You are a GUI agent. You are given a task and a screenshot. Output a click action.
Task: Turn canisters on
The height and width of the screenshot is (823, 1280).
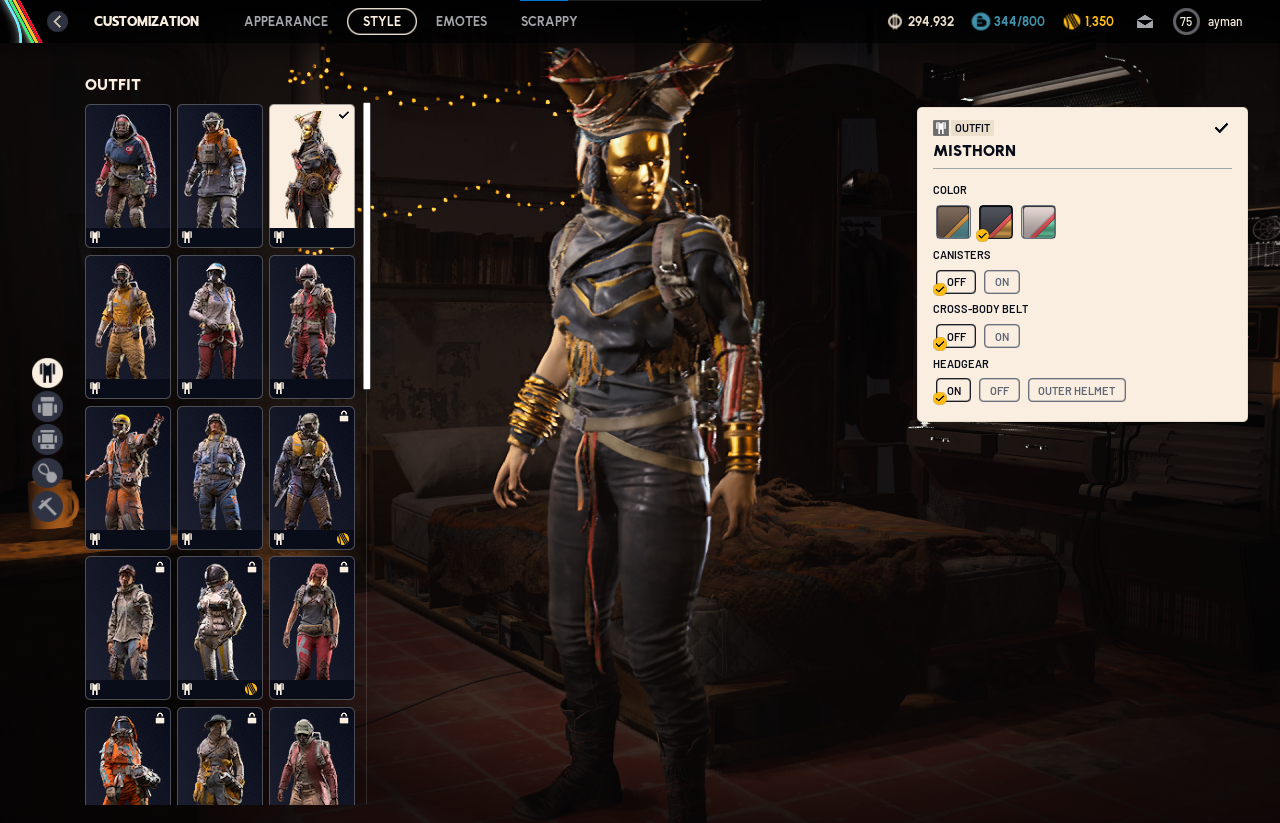1001,282
